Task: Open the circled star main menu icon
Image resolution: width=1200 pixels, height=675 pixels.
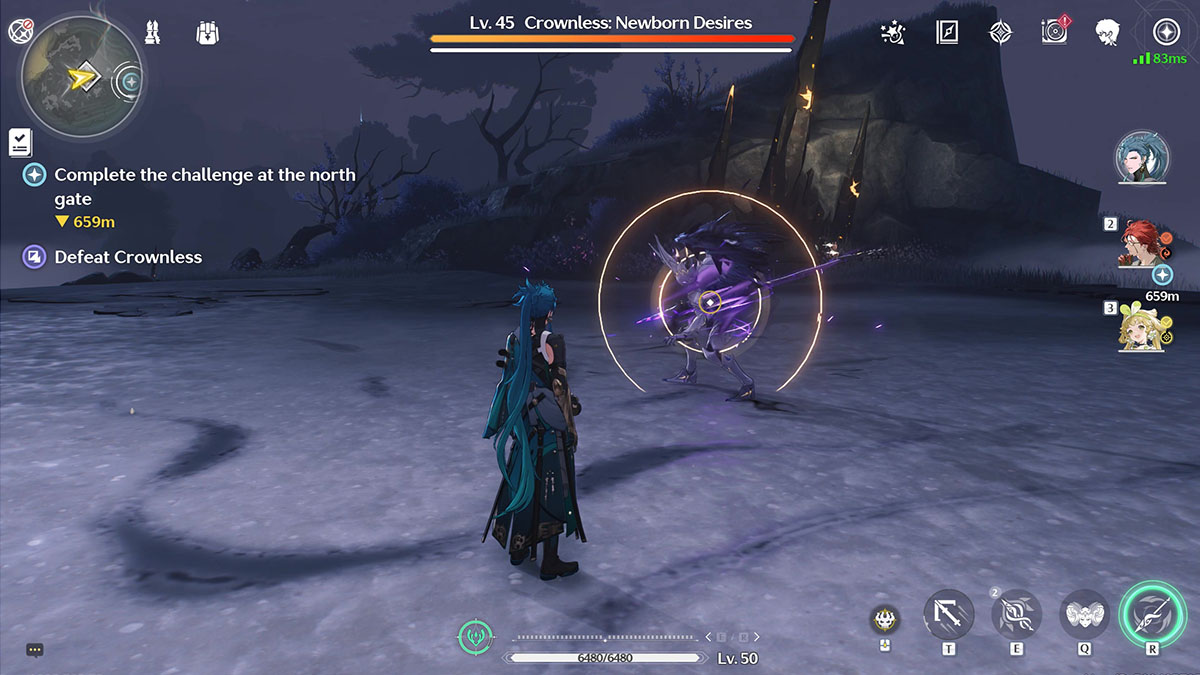Action: point(1166,32)
